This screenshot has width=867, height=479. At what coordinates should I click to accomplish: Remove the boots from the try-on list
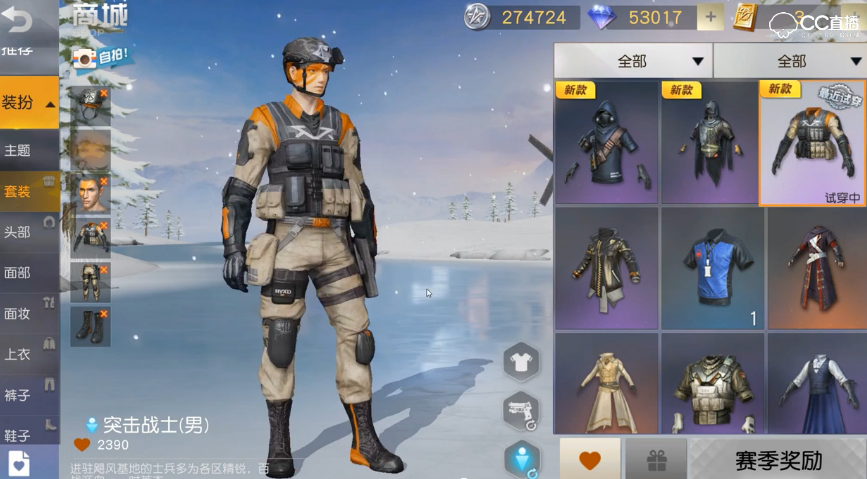coord(104,314)
